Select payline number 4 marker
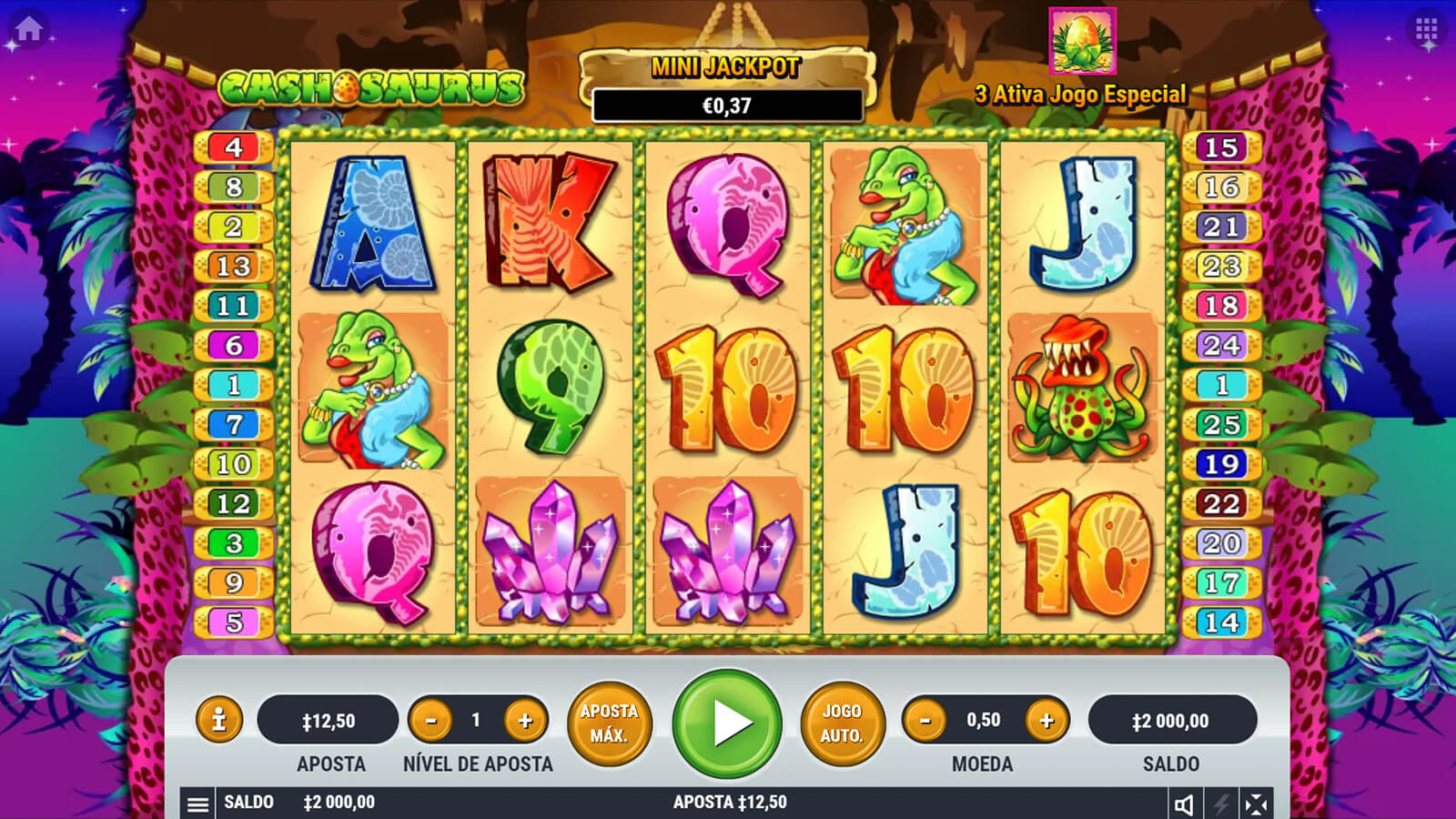The width and height of the screenshot is (1456, 819). [234, 147]
